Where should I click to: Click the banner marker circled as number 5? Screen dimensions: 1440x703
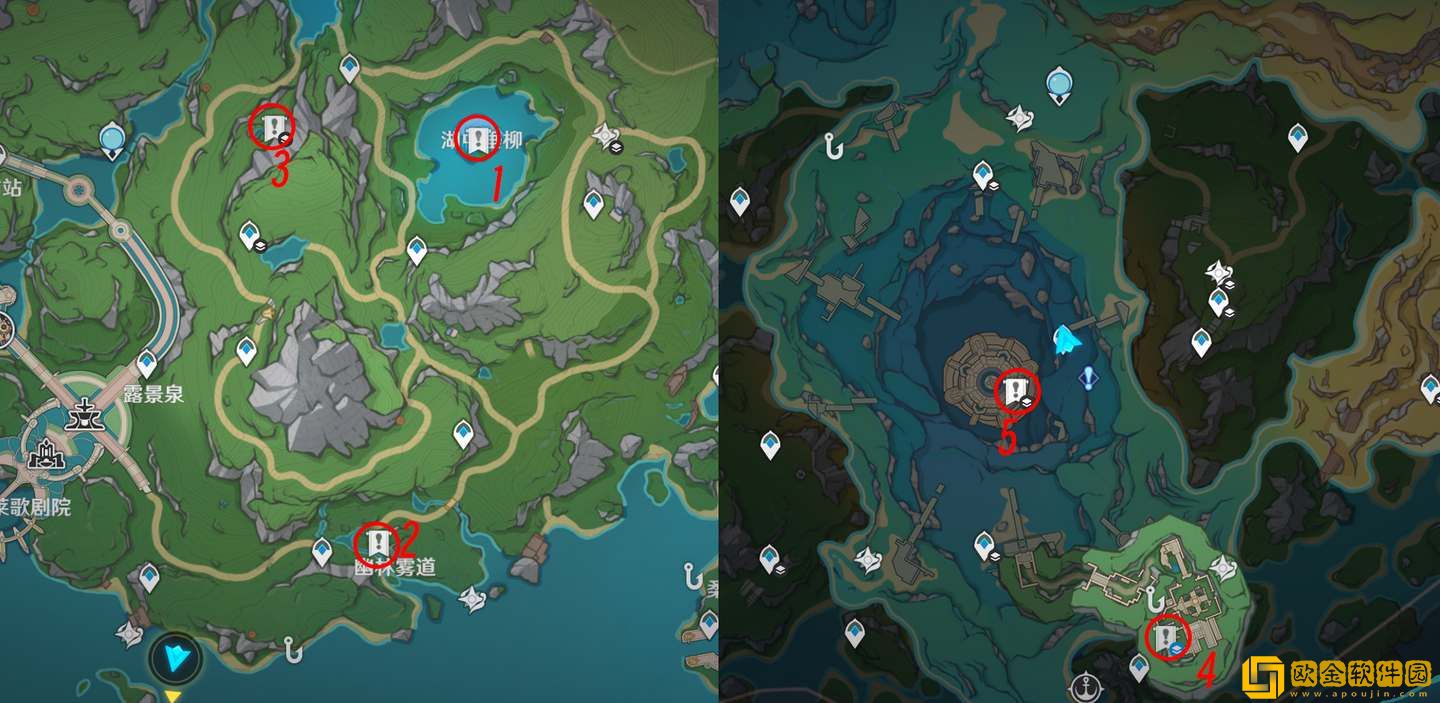[x=1016, y=388]
